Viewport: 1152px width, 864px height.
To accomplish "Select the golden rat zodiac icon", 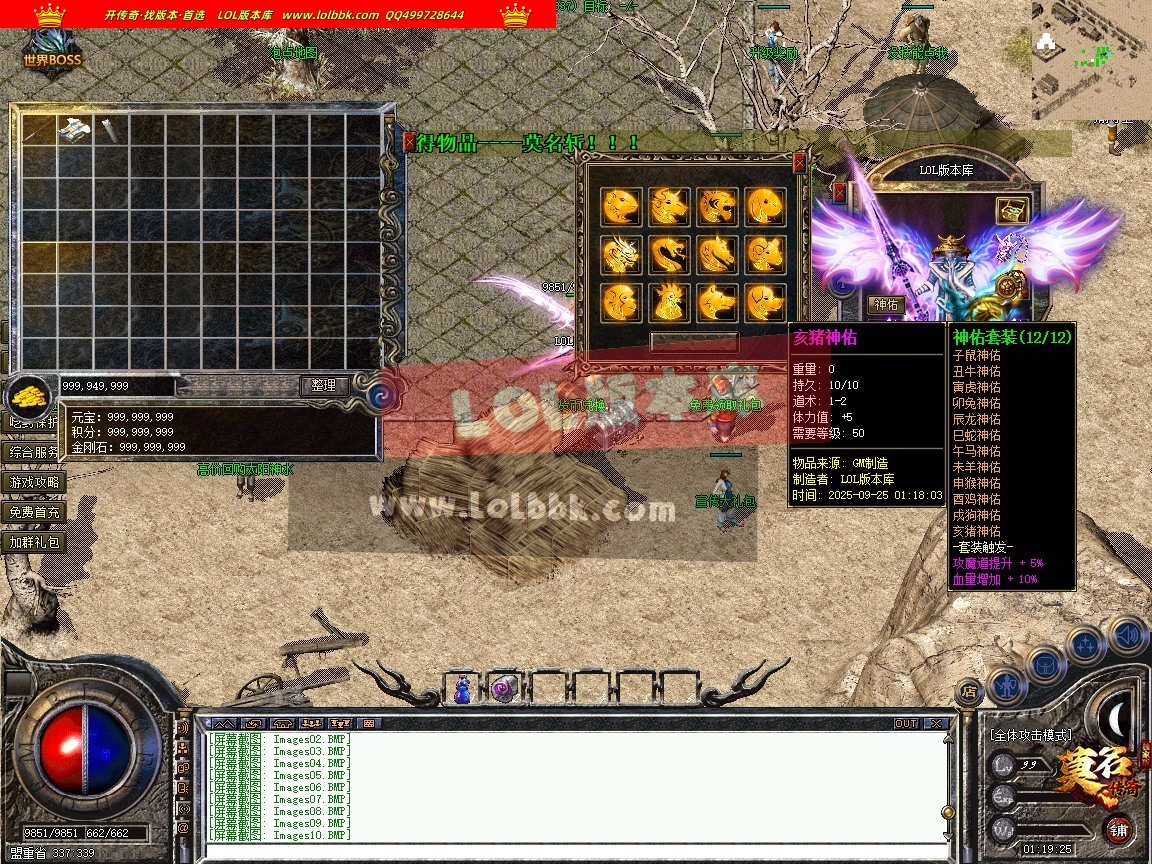I will click(620, 206).
